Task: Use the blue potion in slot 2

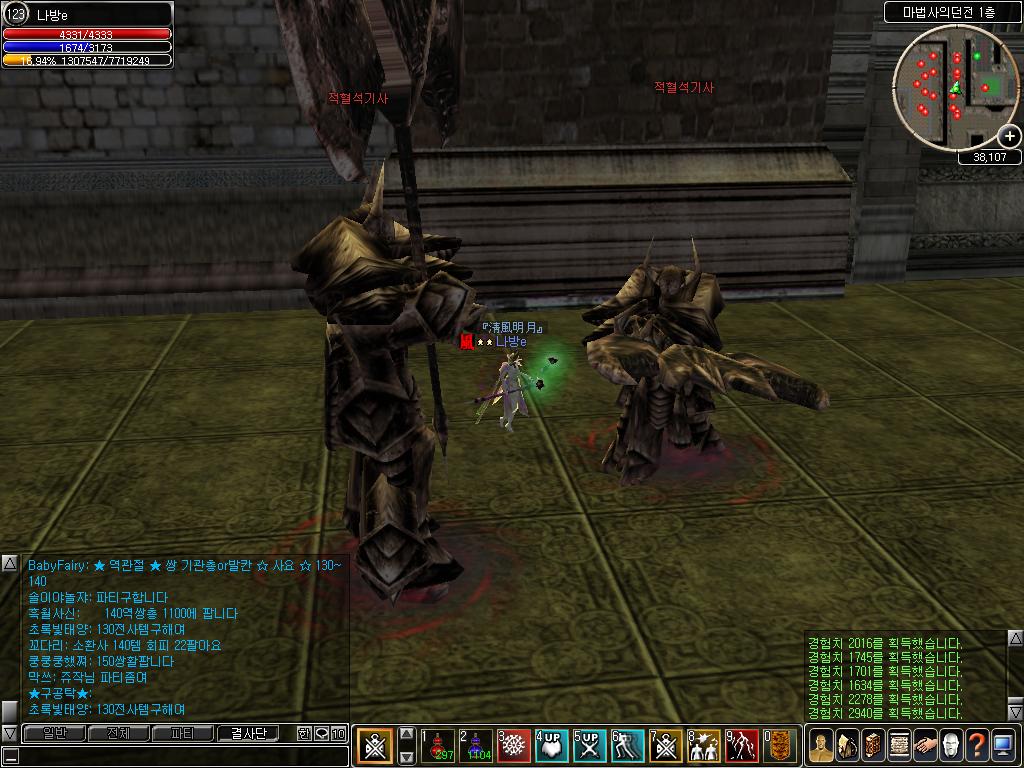Action: tap(476, 746)
